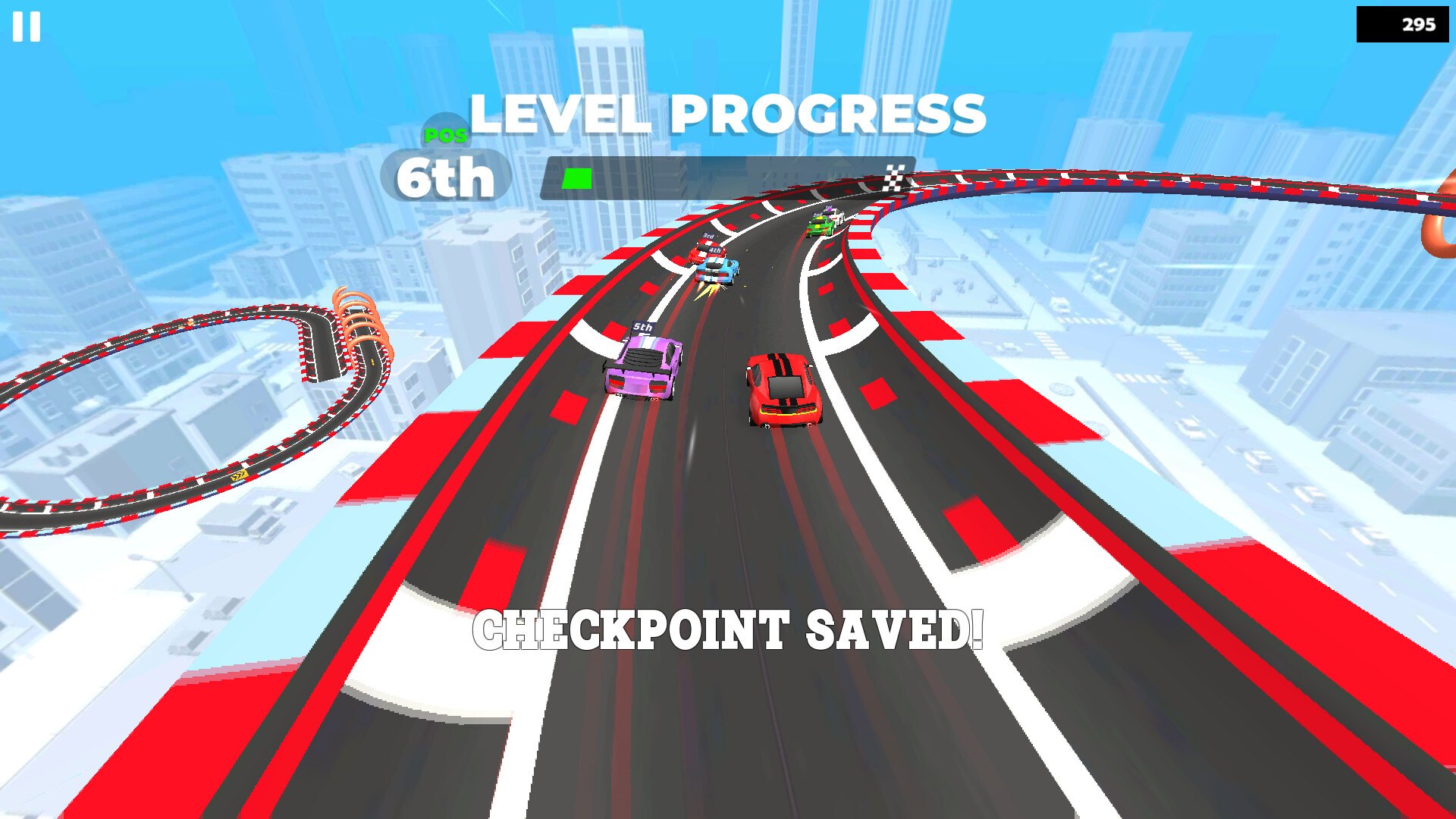Click the dark score panel top-right
This screenshot has width=1456, height=819.
pos(1401,23)
